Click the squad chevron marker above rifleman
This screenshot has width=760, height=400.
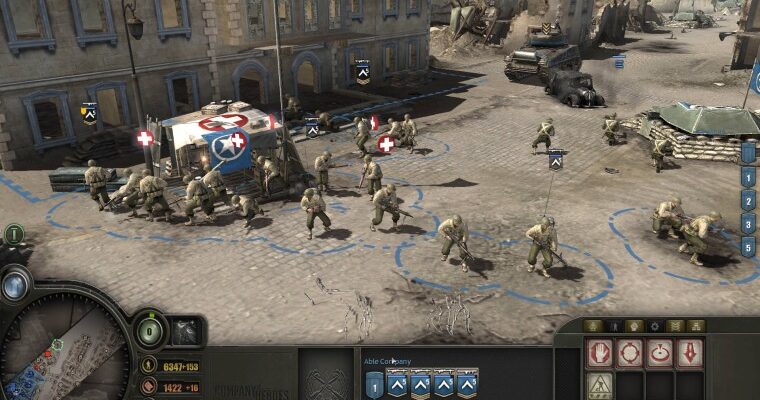(x=555, y=159)
